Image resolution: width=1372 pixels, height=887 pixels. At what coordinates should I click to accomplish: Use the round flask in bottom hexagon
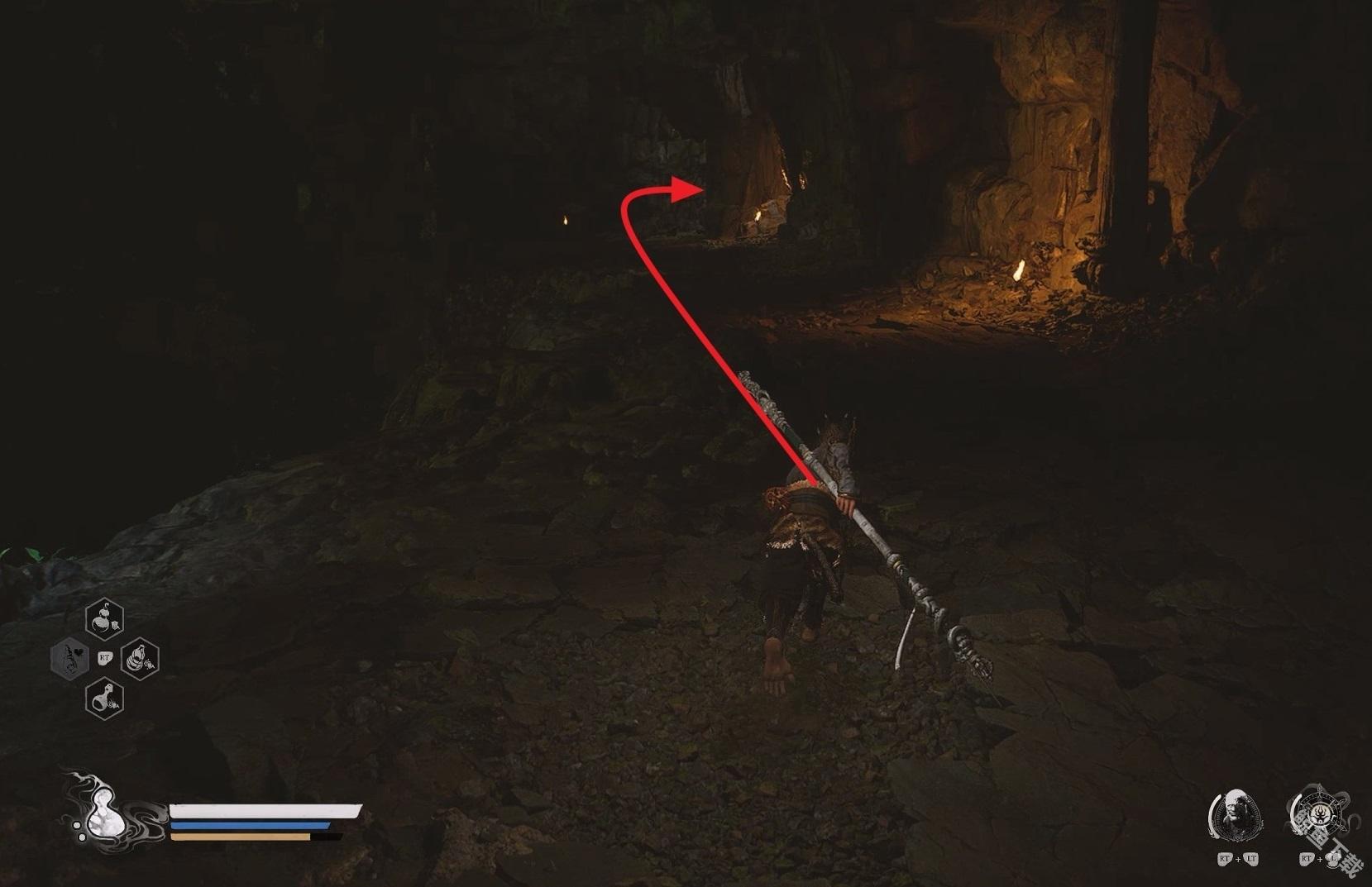(105, 699)
